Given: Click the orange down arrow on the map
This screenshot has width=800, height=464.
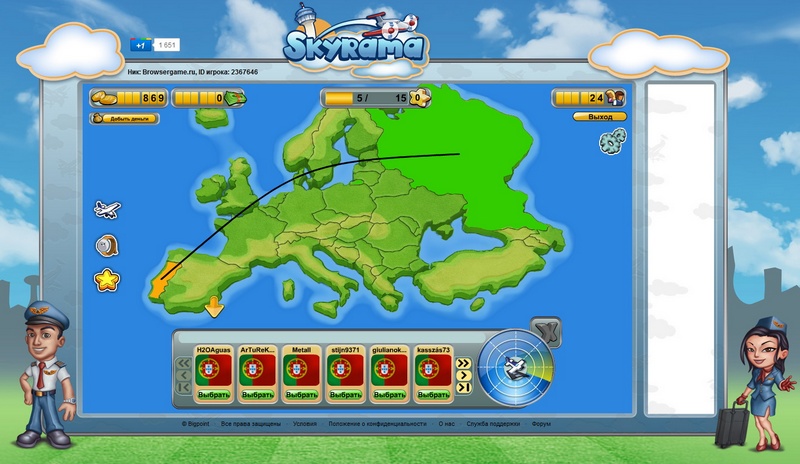Looking at the screenshot, I should (x=213, y=307).
